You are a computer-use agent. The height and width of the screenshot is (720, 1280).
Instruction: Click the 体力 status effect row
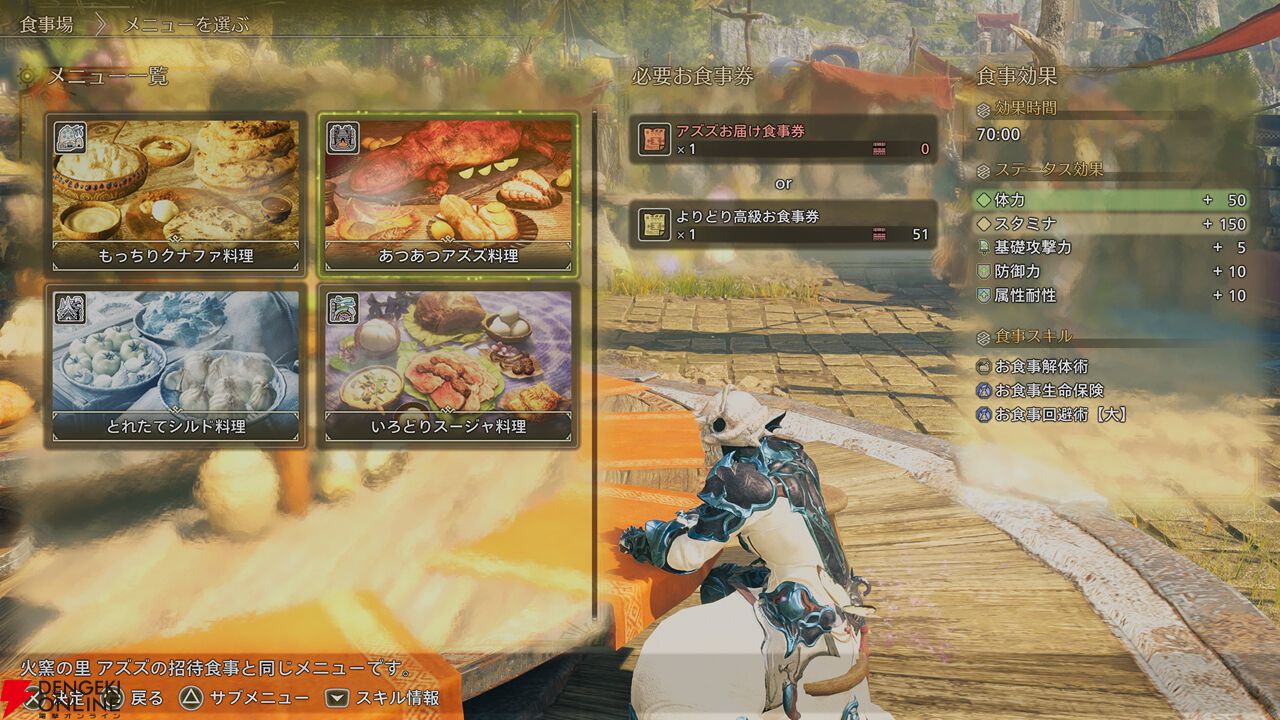tap(1110, 200)
